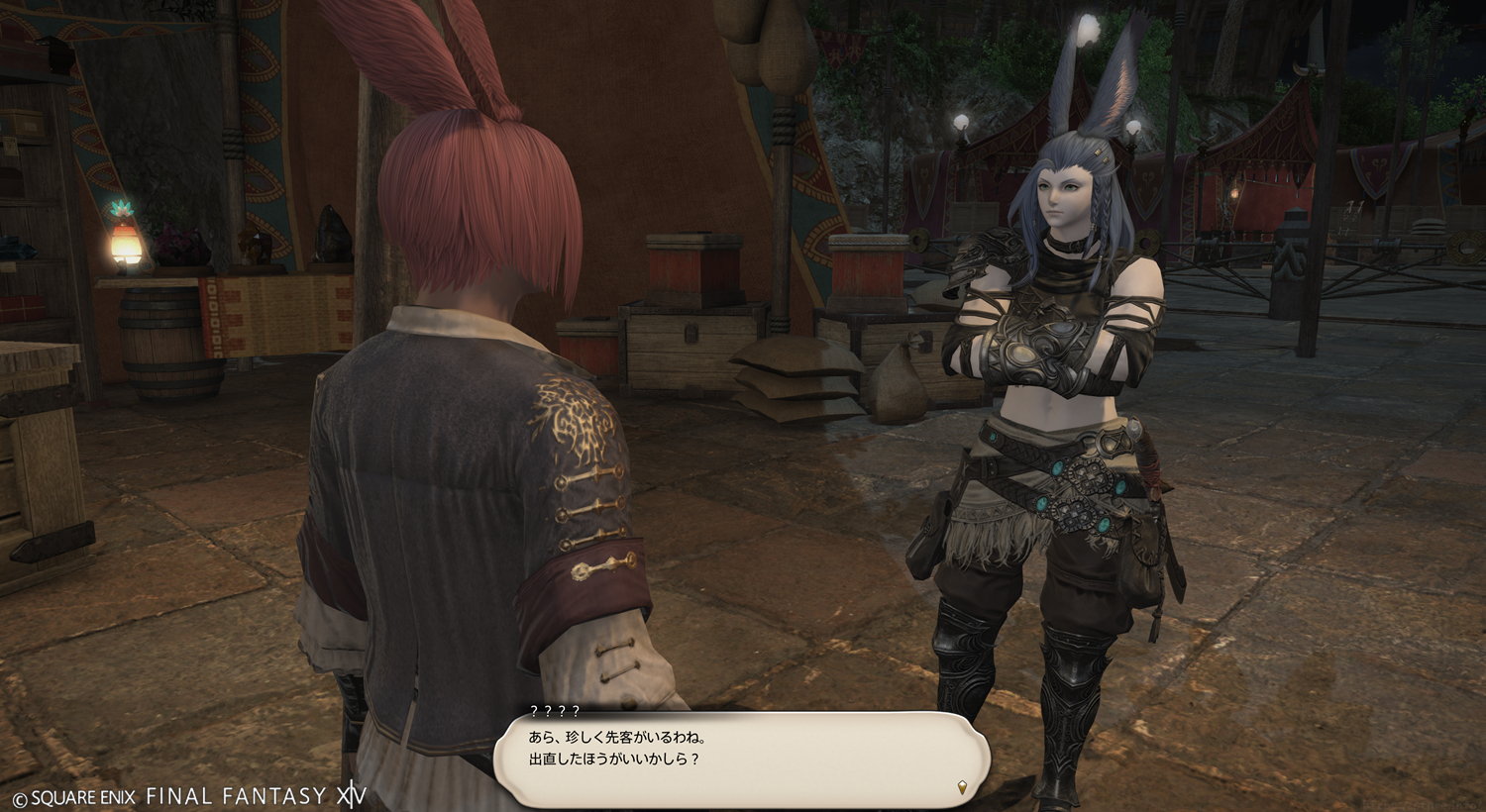Advance dialogue via the golden arrow indicator
The height and width of the screenshot is (812, 1486).
click(962, 787)
